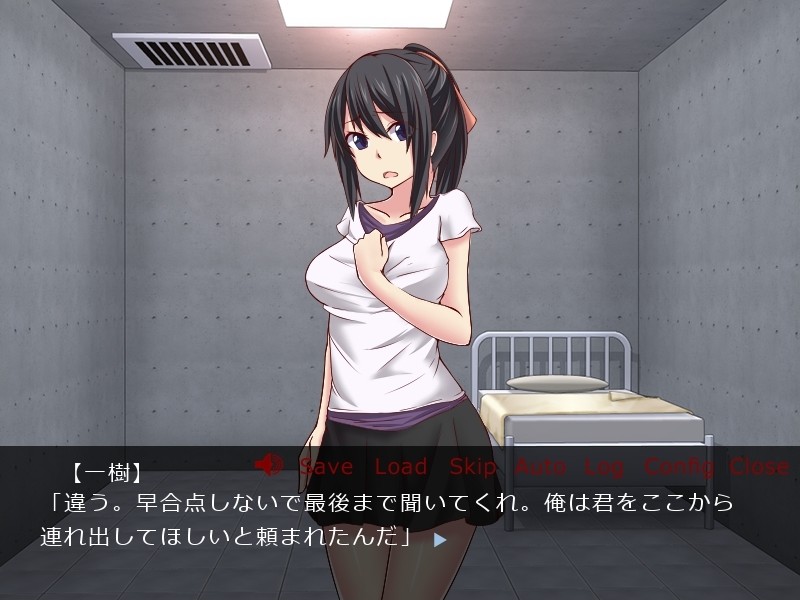Image resolution: width=800 pixels, height=600 pixels.
Task: Close the dialogue text window
Action: pyautogui.click(x=759, y=466)
